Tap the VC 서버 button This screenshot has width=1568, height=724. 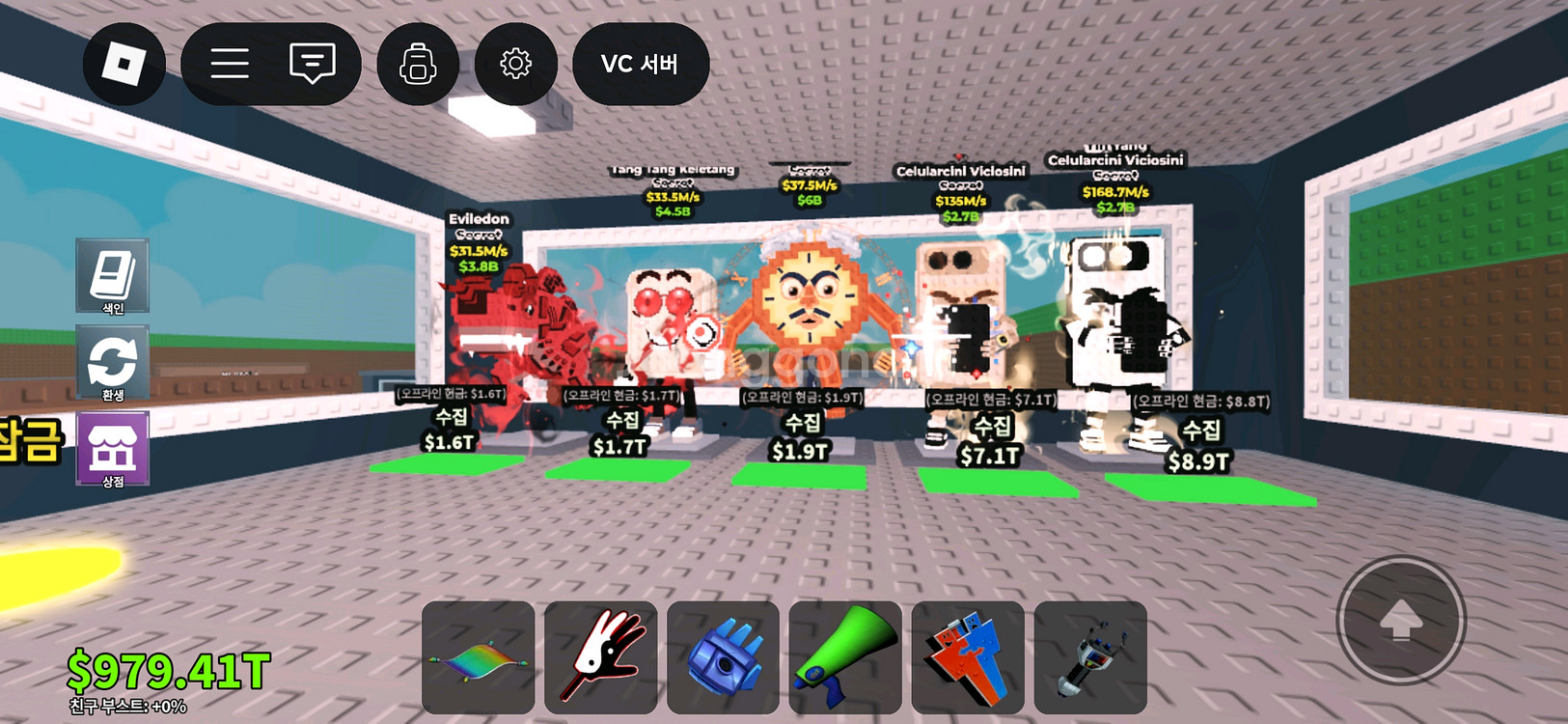click(x=641, y=64)
